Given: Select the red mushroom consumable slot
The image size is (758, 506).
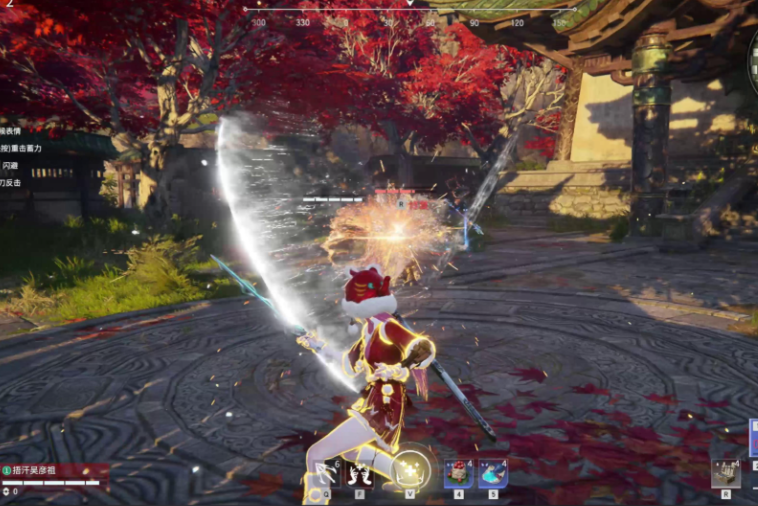Looking at the screenshot, I should tap(459, 473).
